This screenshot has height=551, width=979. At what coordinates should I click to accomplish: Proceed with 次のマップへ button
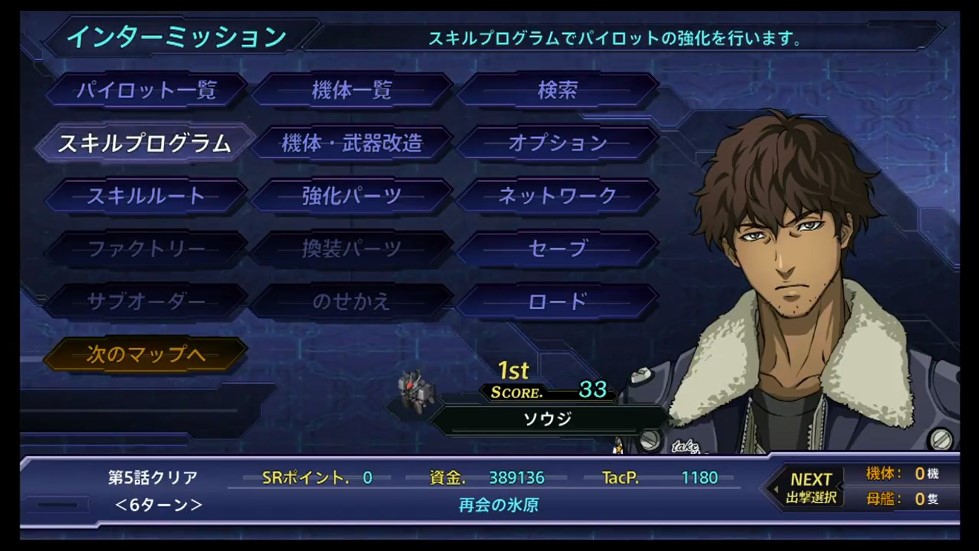click(x=146, y=355)
